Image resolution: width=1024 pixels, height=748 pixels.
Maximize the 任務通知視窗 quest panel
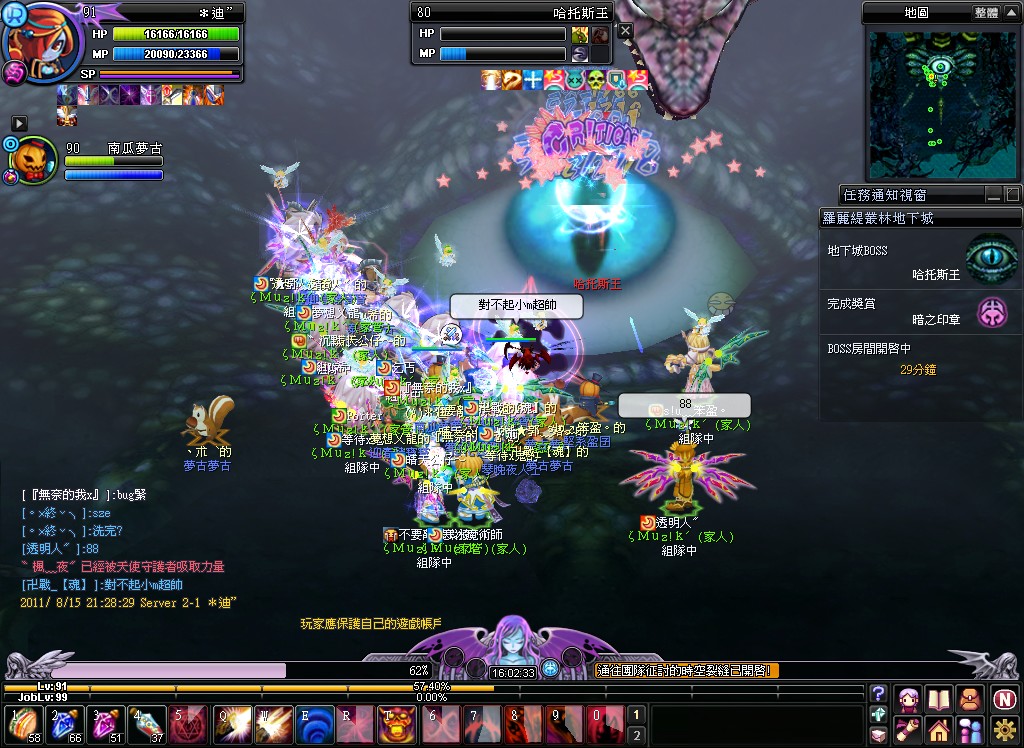[1011, 194]
